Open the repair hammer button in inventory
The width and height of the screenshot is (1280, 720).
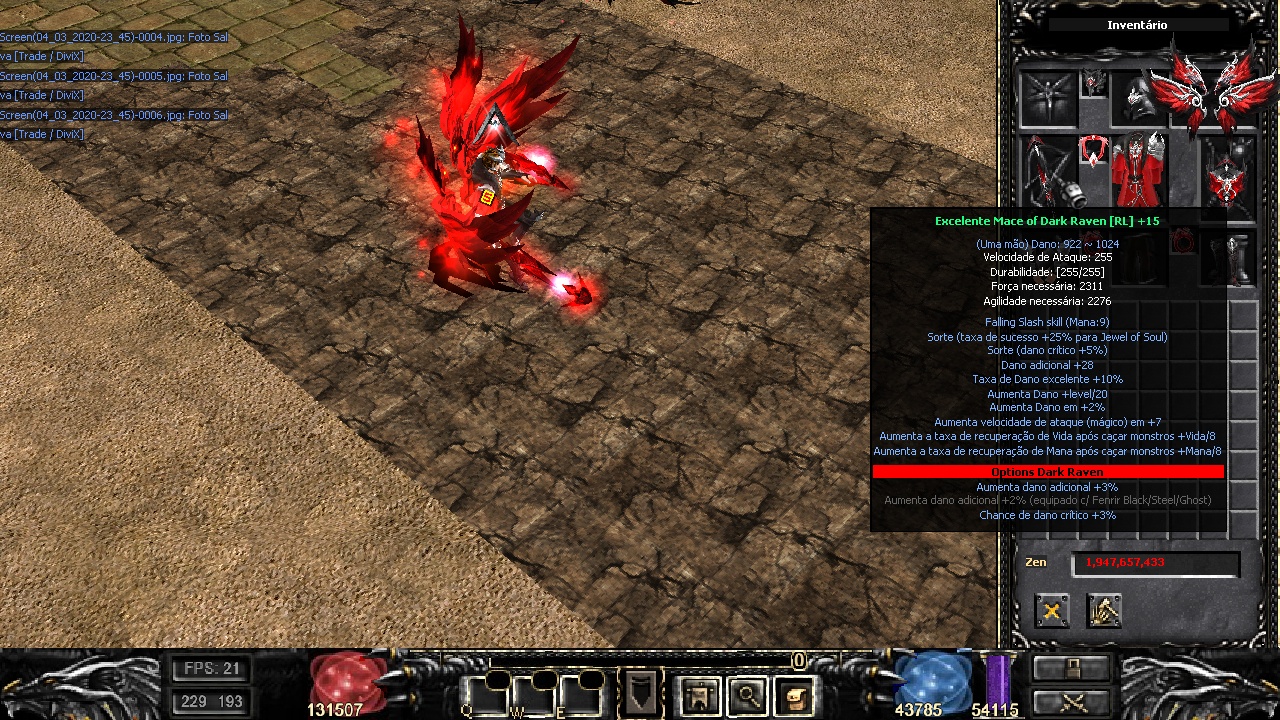click(1104, 611)
